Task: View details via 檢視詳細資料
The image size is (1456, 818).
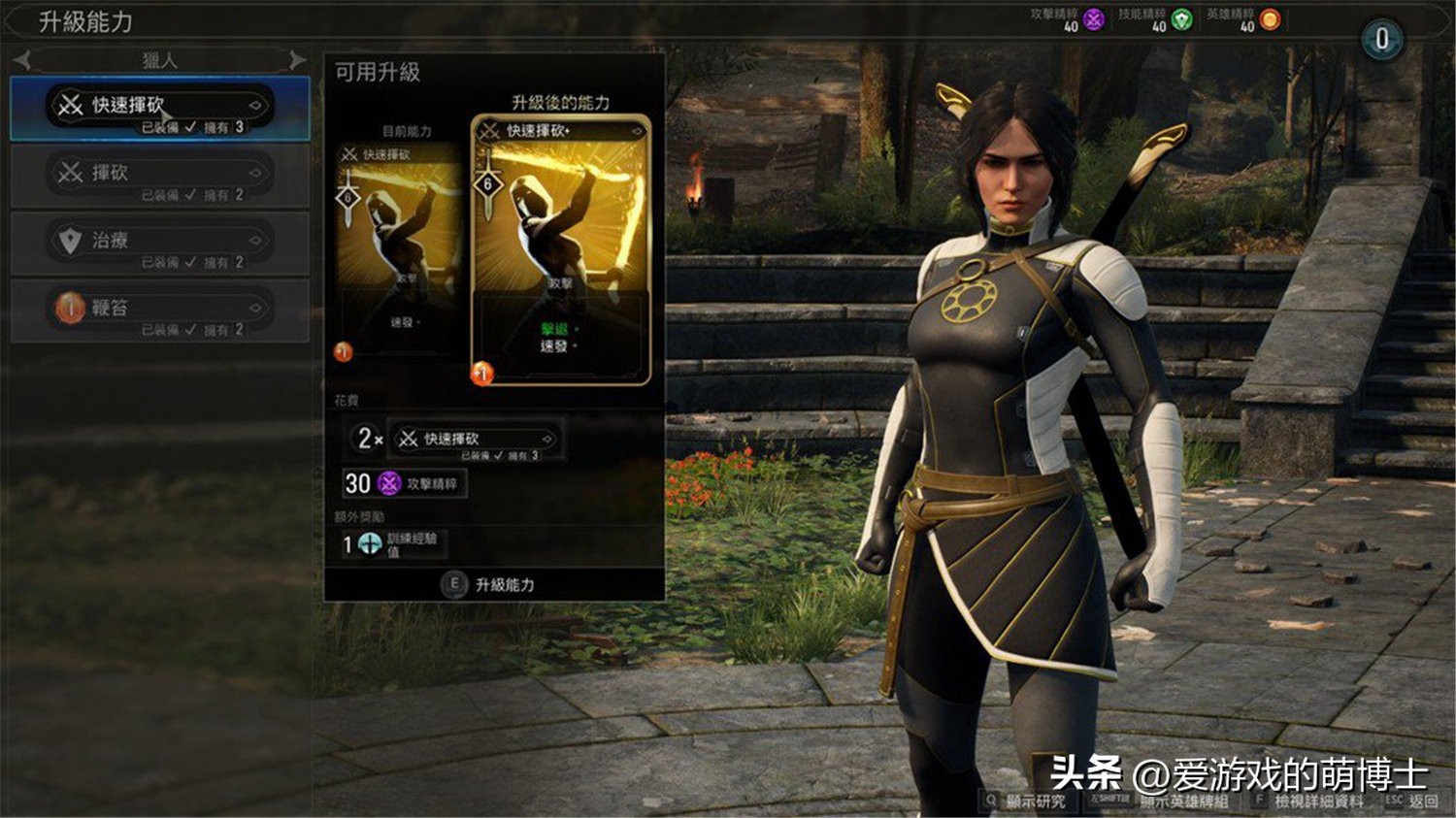Action: [x=1310, y=801]
